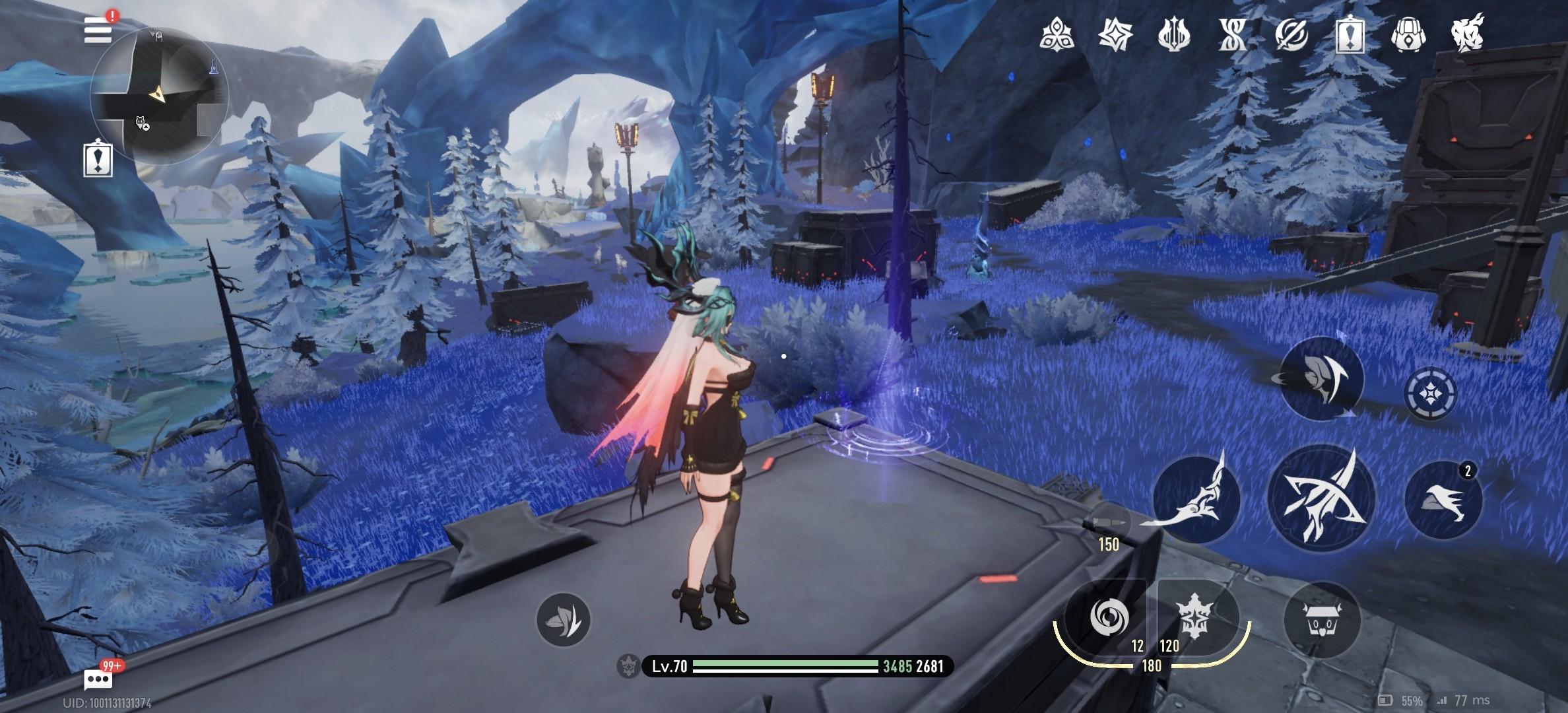Open the circular minimap

(159, 96)
